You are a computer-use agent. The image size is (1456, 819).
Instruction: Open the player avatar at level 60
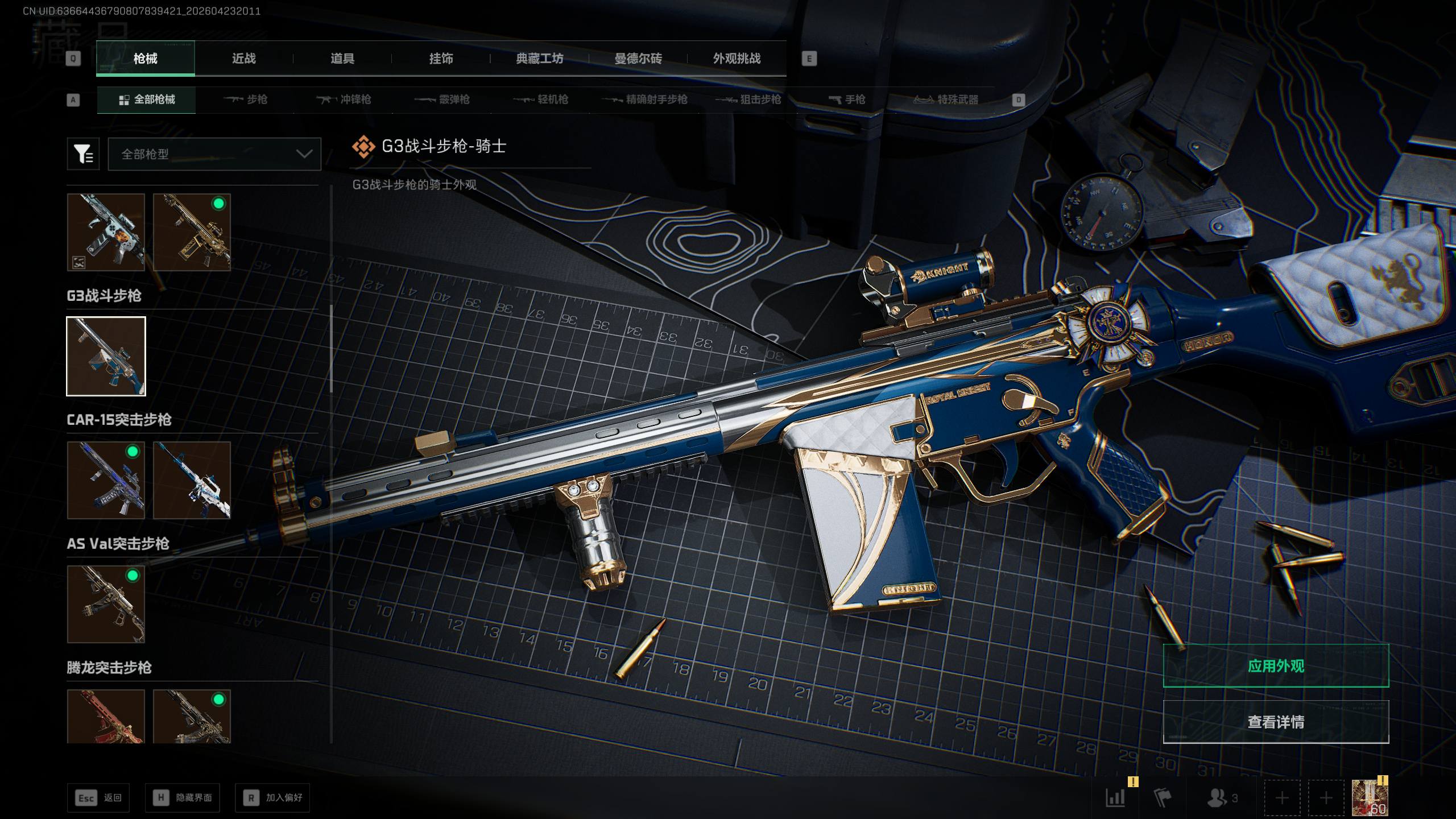[x=1370, y=798]
